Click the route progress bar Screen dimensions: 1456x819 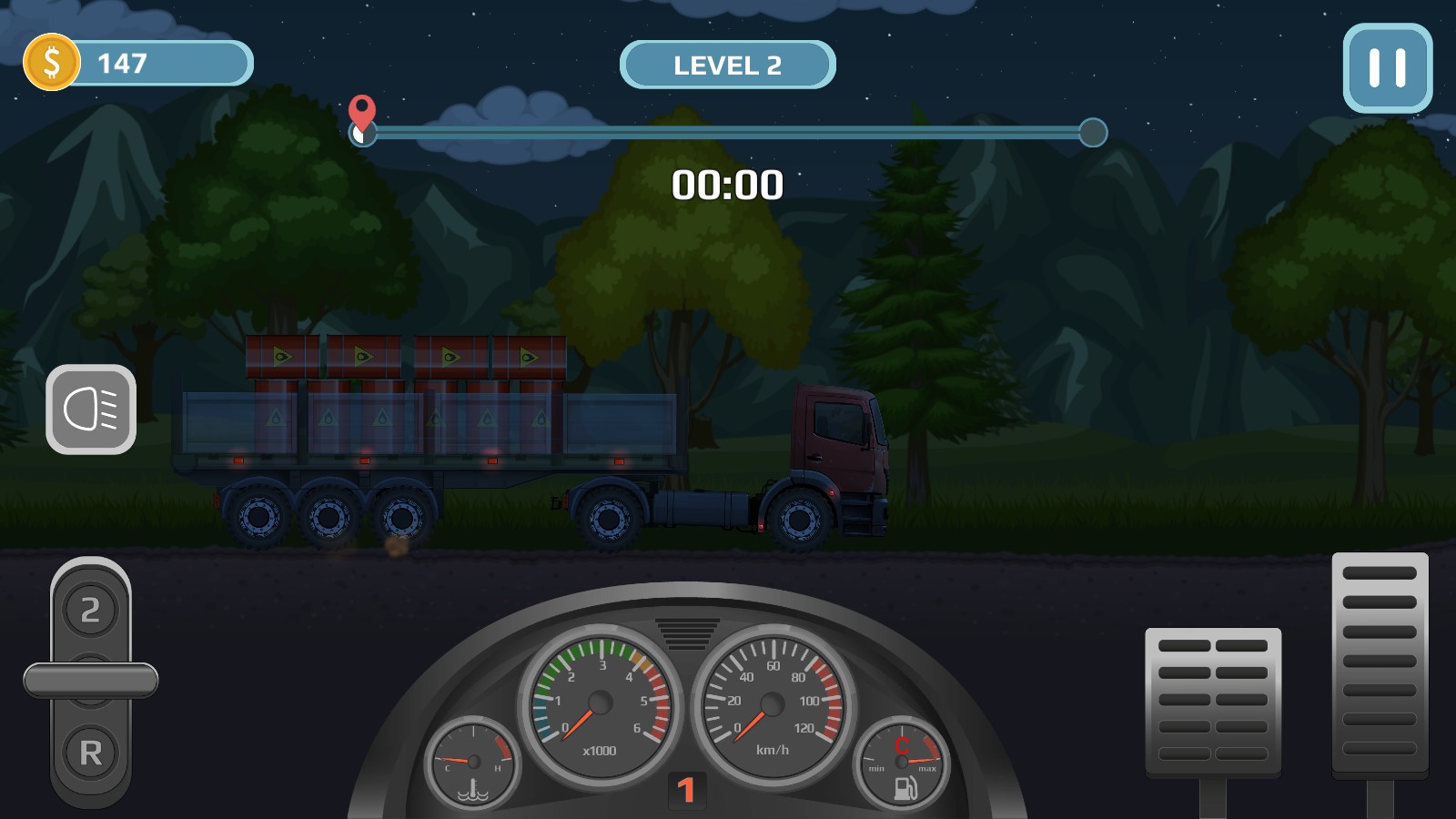[728, 133]
